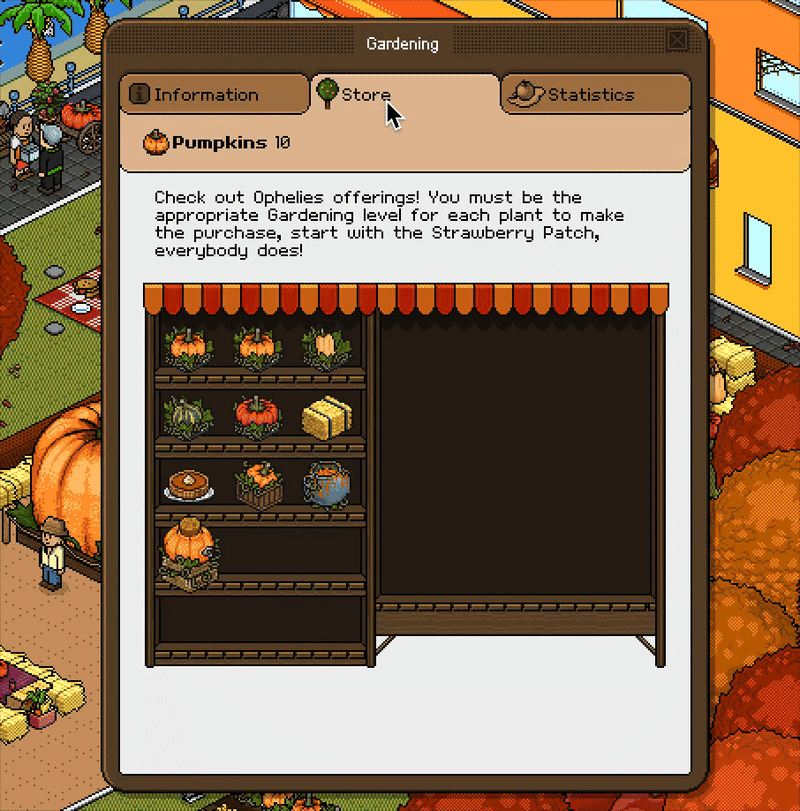
Task: Select the giant pumpkin on crate
Action: pyautogui.click(x=188, y=553)
